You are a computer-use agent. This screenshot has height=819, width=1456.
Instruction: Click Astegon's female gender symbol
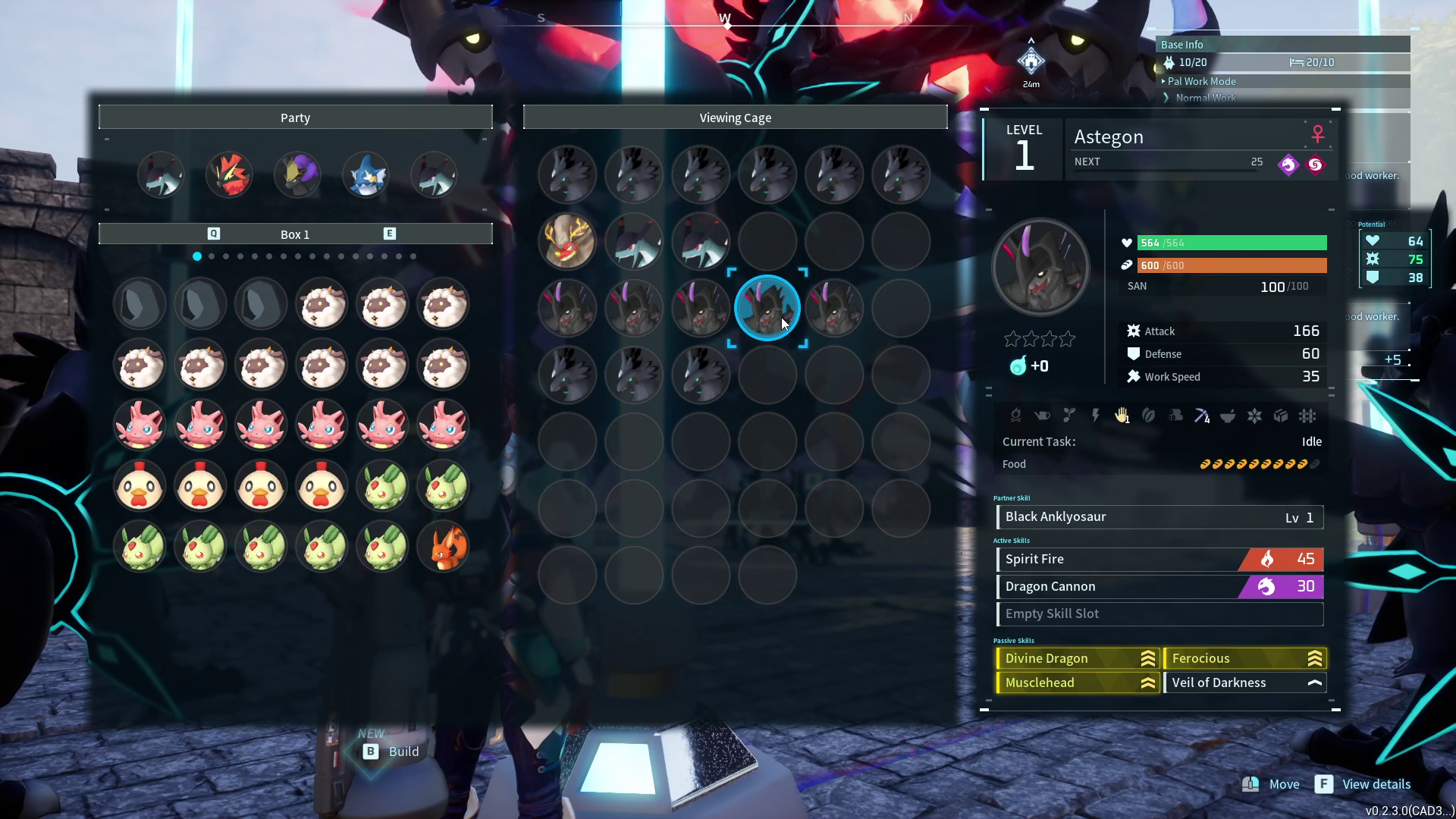click(x=1318, y=133)
